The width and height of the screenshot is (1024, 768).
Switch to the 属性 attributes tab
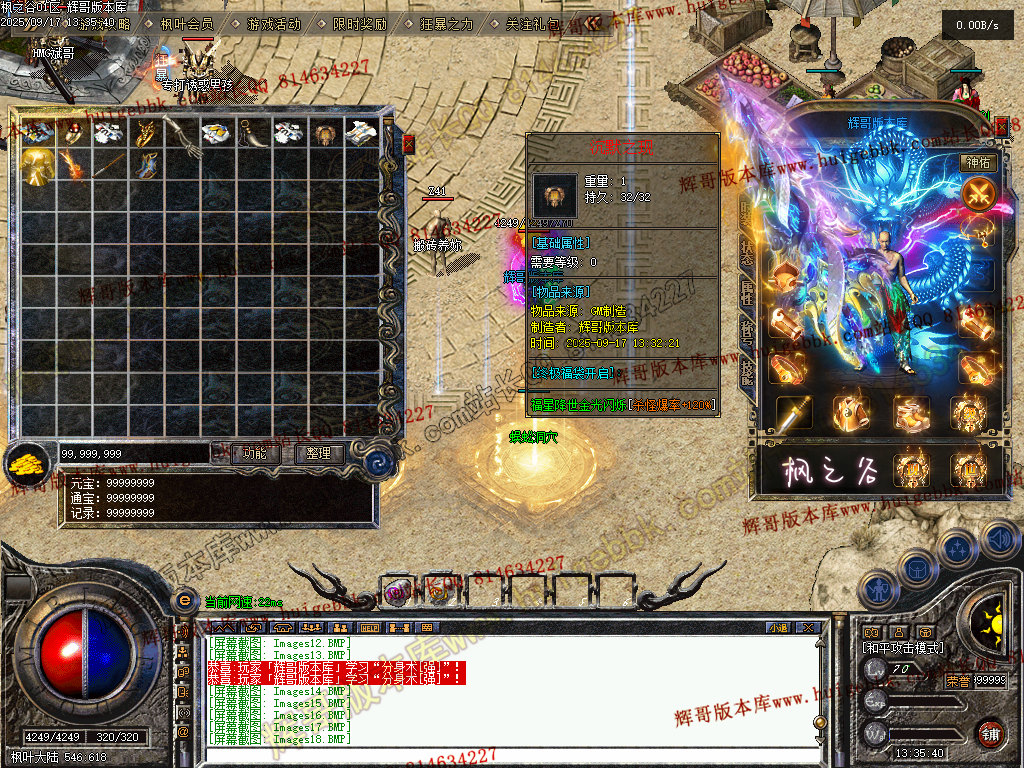pyautogui.click(x=747, y=290)
